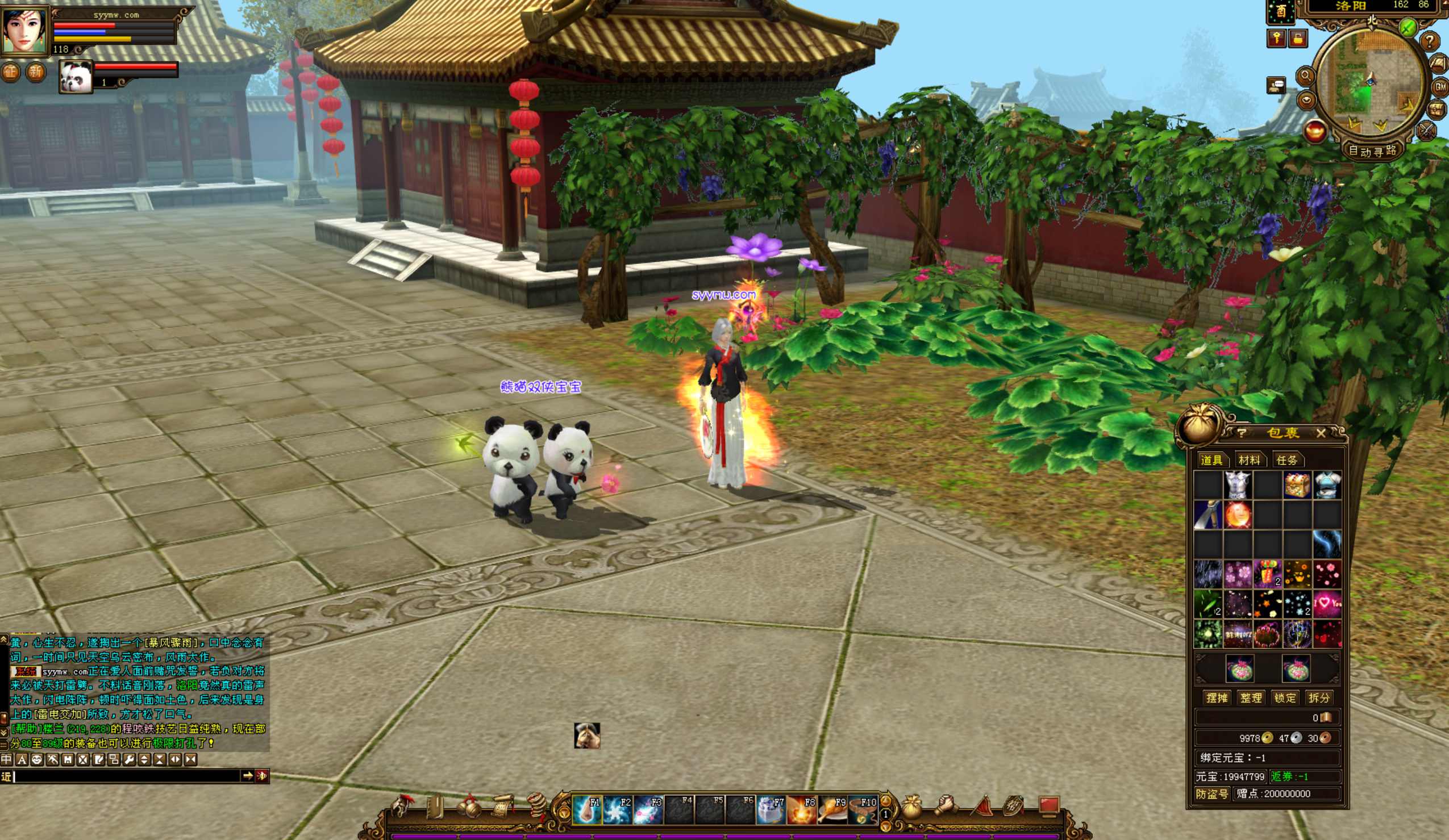Toggle the 锁定 lock button
This screenshot has width=1449, height=840.
1285,698
